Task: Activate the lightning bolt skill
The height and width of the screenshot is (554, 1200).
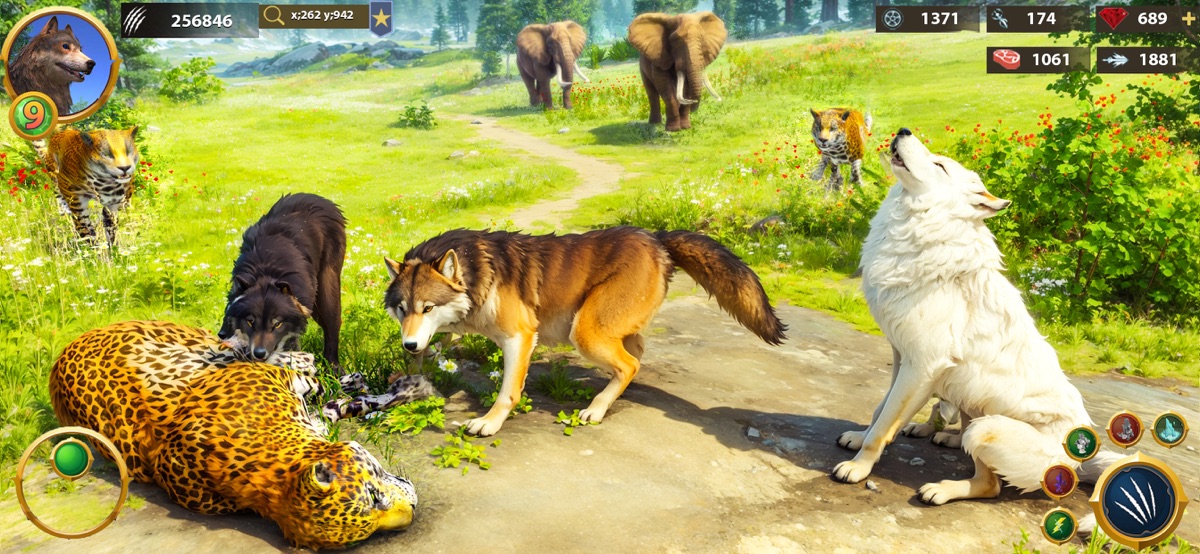Action: 1059,525
